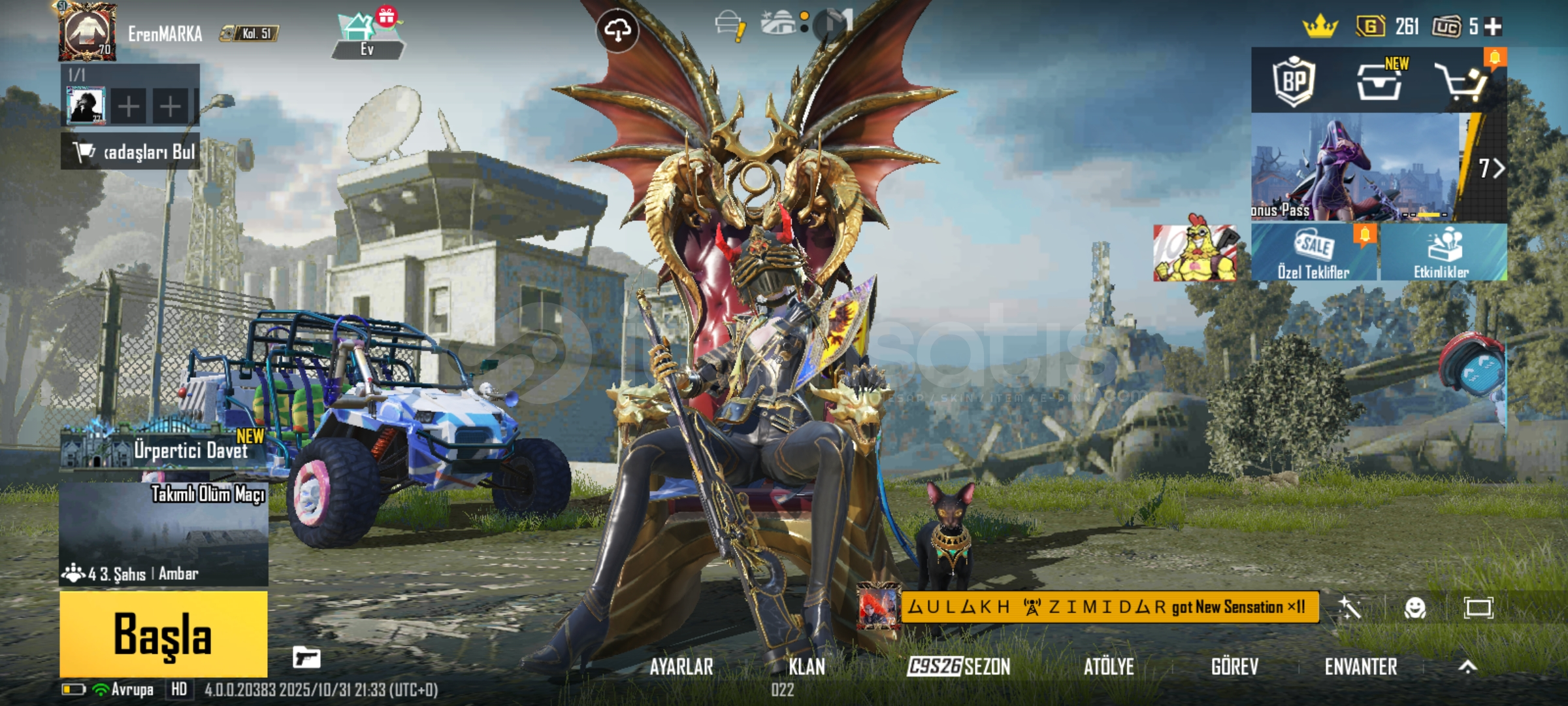Select the Takımlı Ölüm Maçı mode card
Viewport: 1568px width, 706px height.
pos(163,533)
